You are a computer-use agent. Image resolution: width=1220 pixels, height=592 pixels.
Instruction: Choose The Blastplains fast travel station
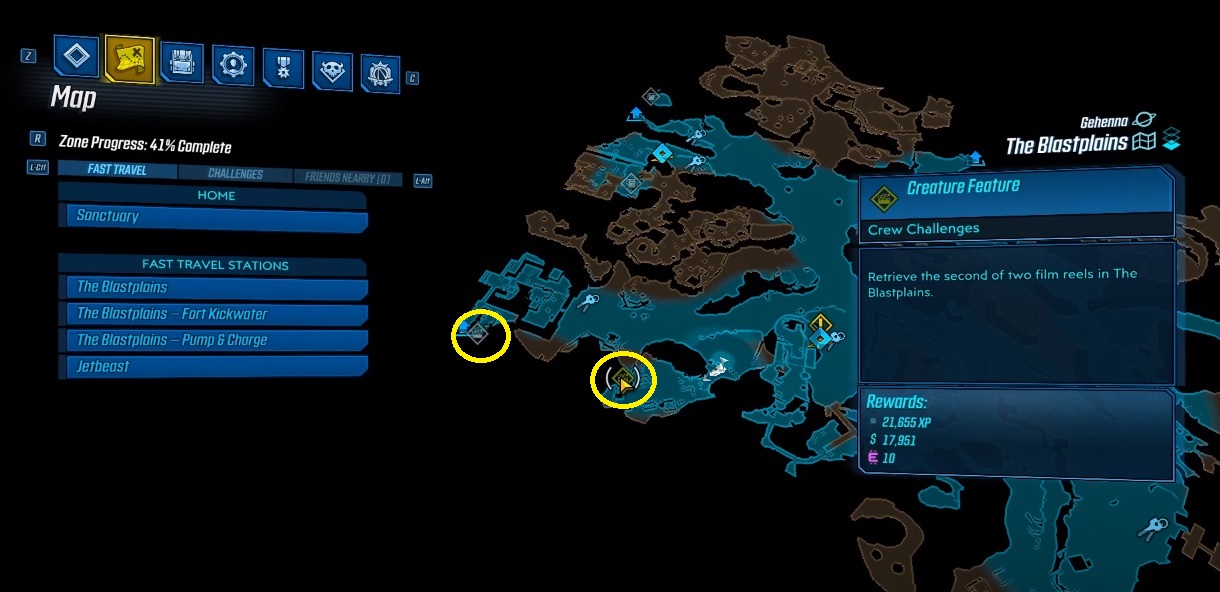pos(215,288)
